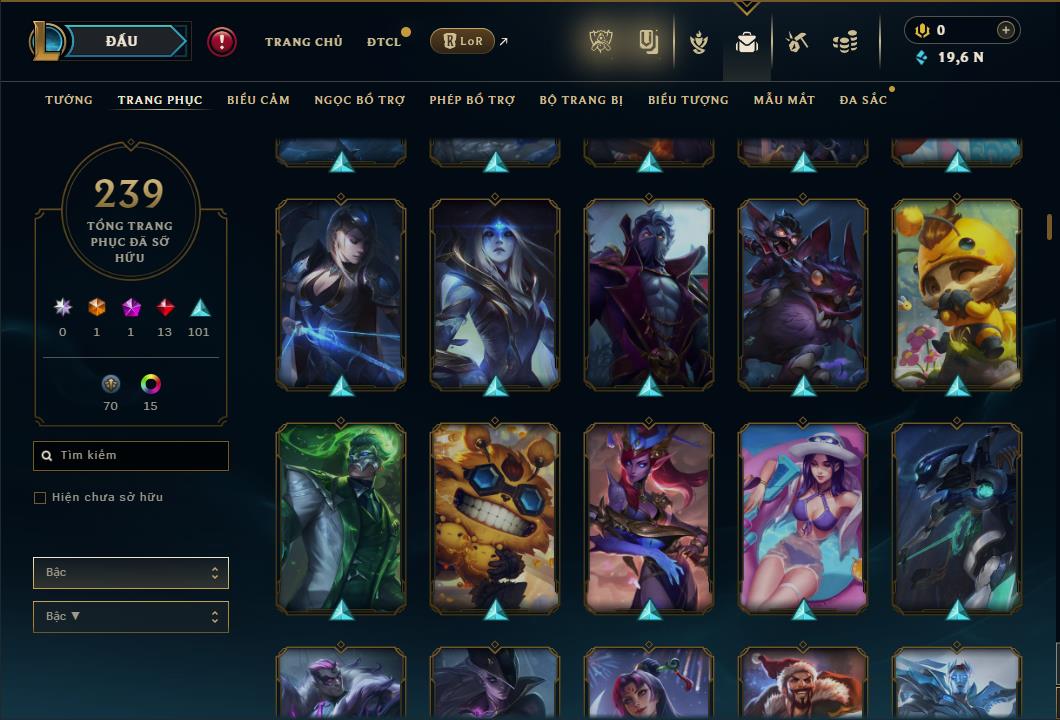Switch to the BIỂU CẢM tab

[258, 100]
